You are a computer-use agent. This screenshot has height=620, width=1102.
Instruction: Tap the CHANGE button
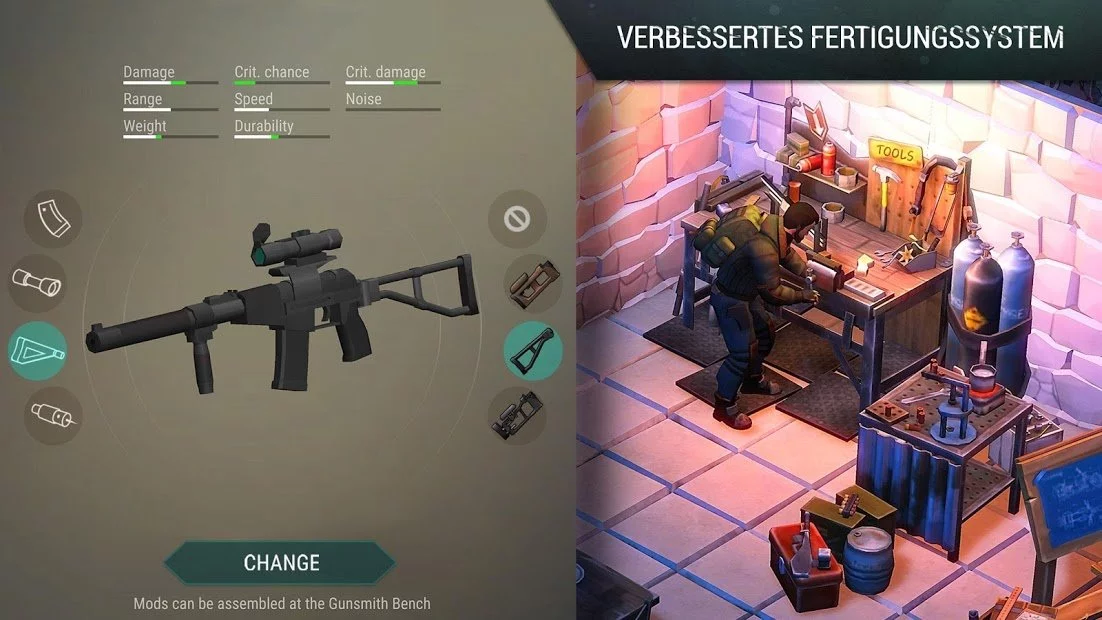click(281, 563)
